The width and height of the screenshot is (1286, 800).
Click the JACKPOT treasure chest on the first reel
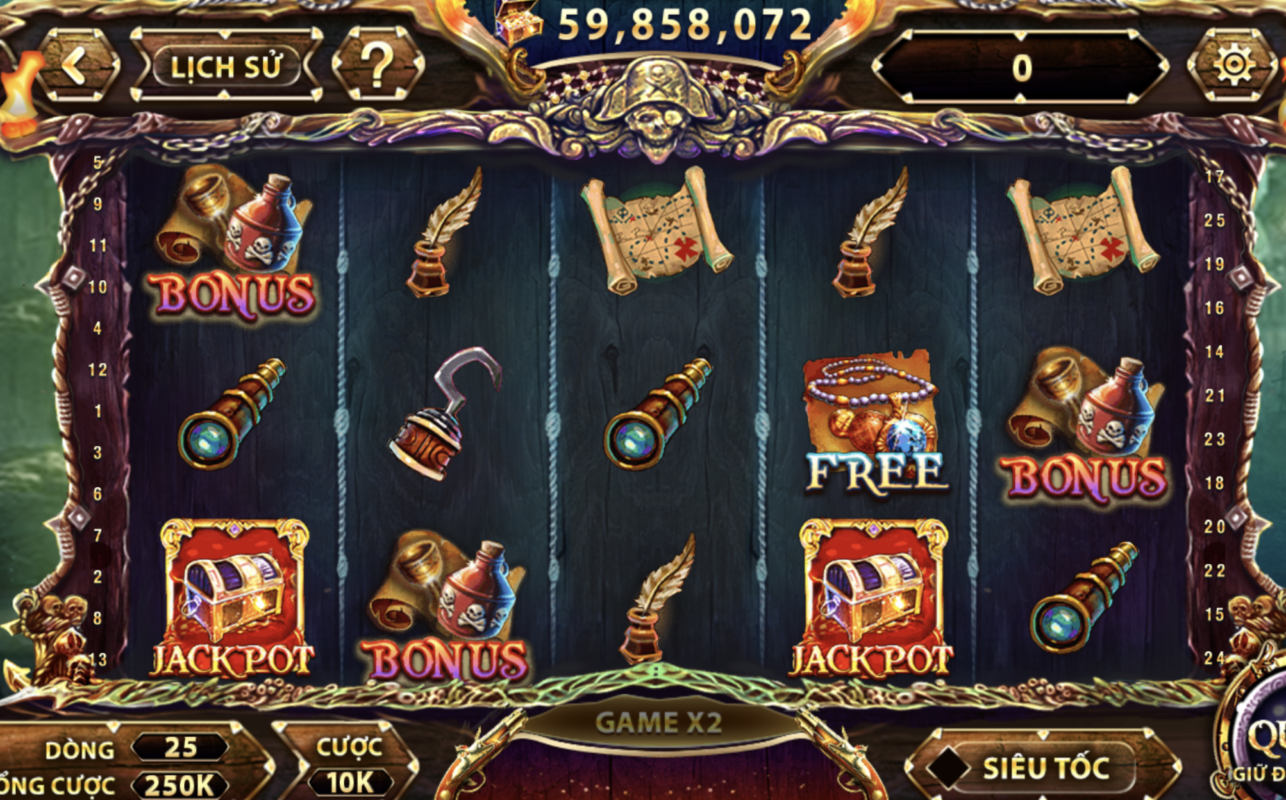[x=232, y=595]
